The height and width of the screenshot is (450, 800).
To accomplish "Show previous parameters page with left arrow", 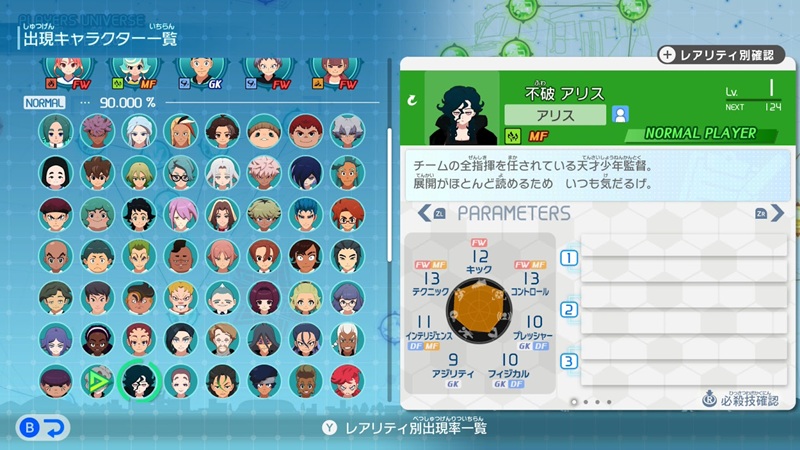I will (430, 213).
